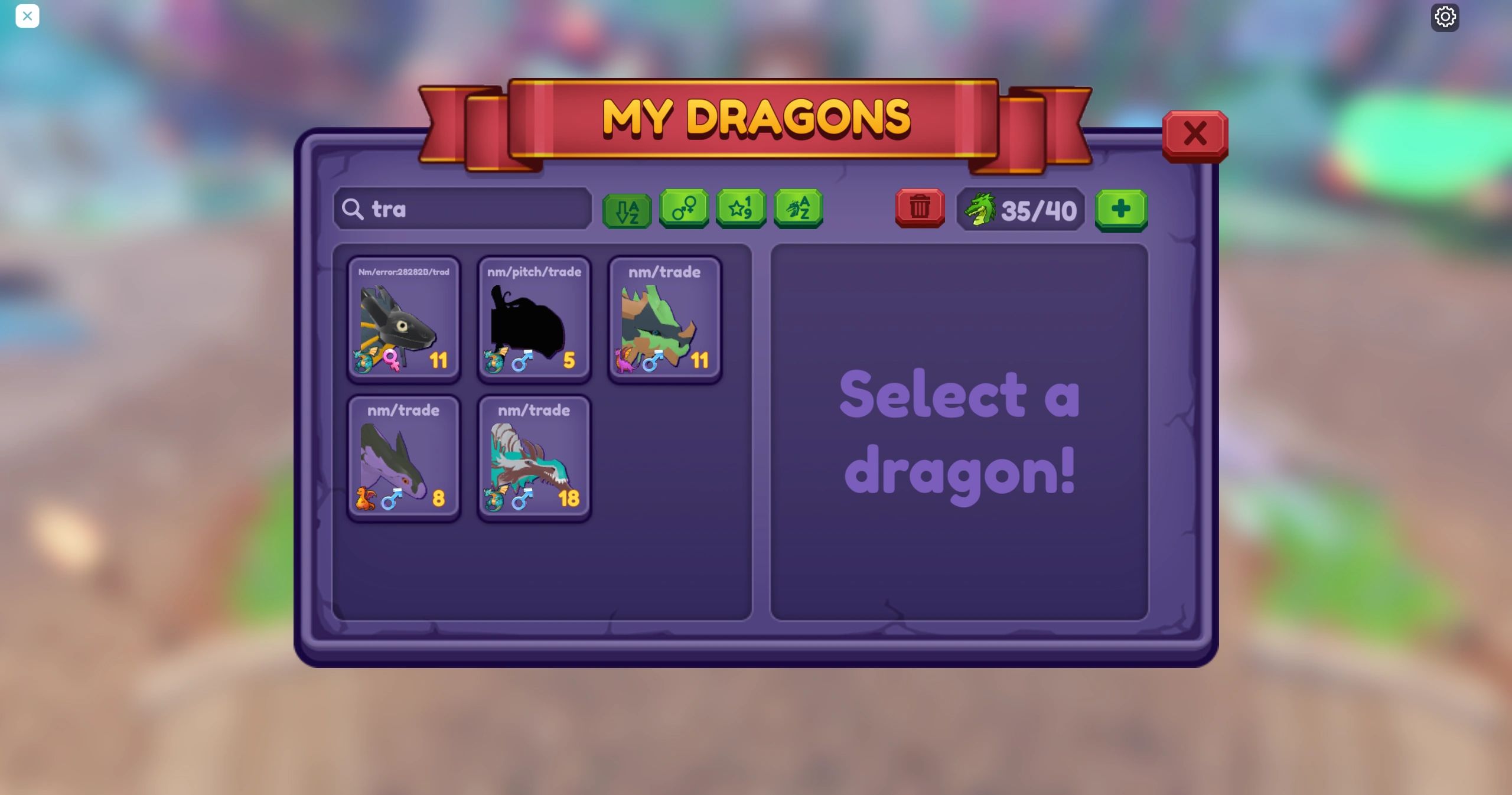Open settings with the gear icon

click(1444, 16)
